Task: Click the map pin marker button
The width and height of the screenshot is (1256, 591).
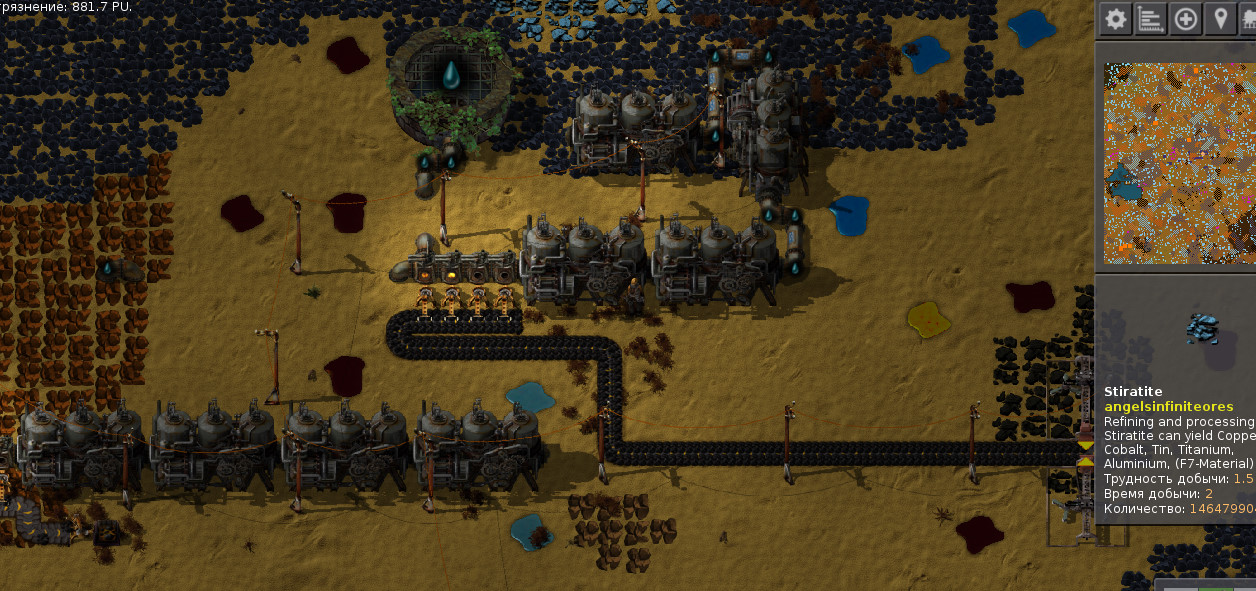Action: click(x=1219, y=19)
